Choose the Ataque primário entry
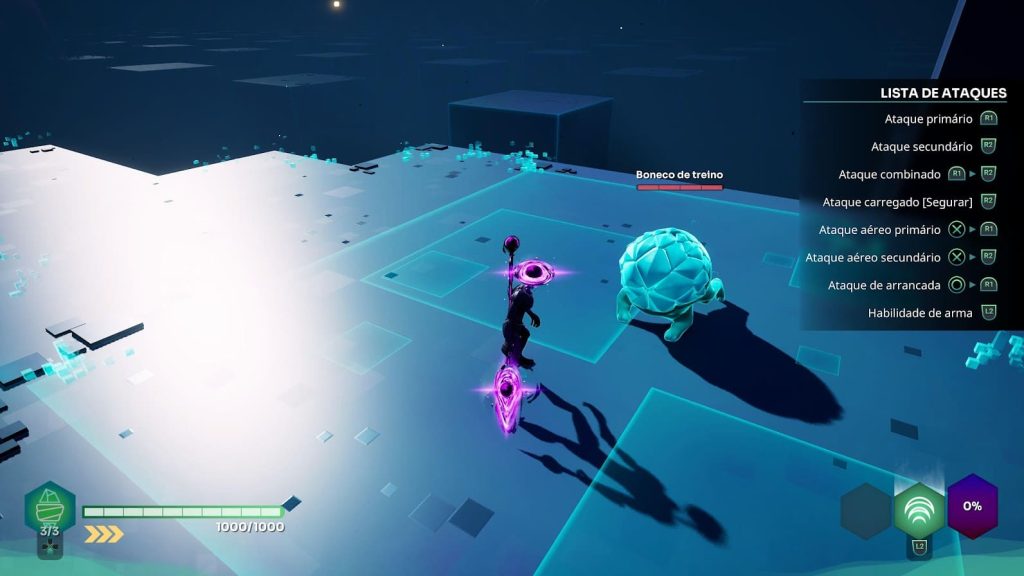This screenshot has width=1024, height=576. click(x=928, y=119)
